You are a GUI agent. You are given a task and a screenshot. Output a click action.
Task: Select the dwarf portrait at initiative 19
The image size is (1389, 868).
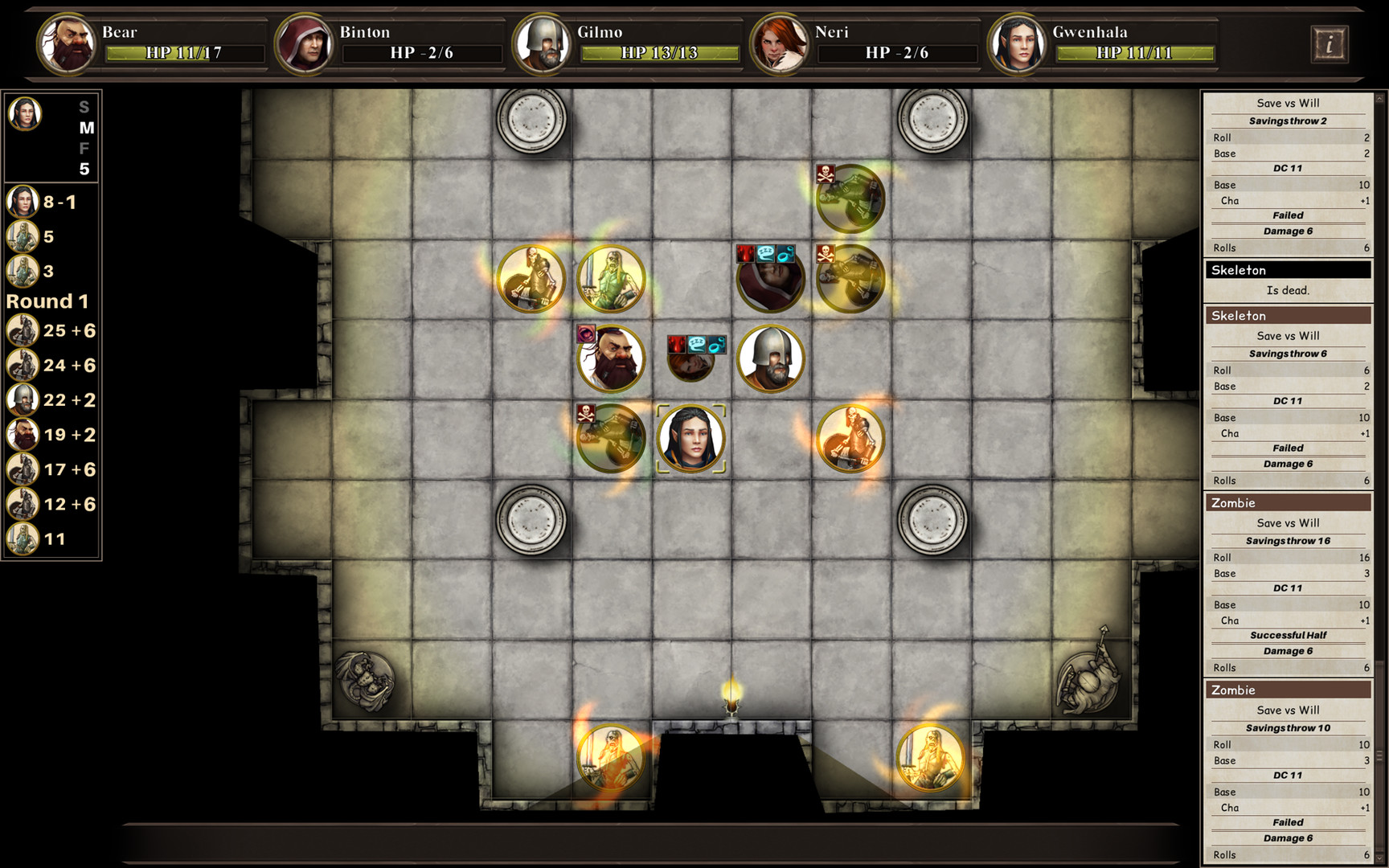pos(22,435)
